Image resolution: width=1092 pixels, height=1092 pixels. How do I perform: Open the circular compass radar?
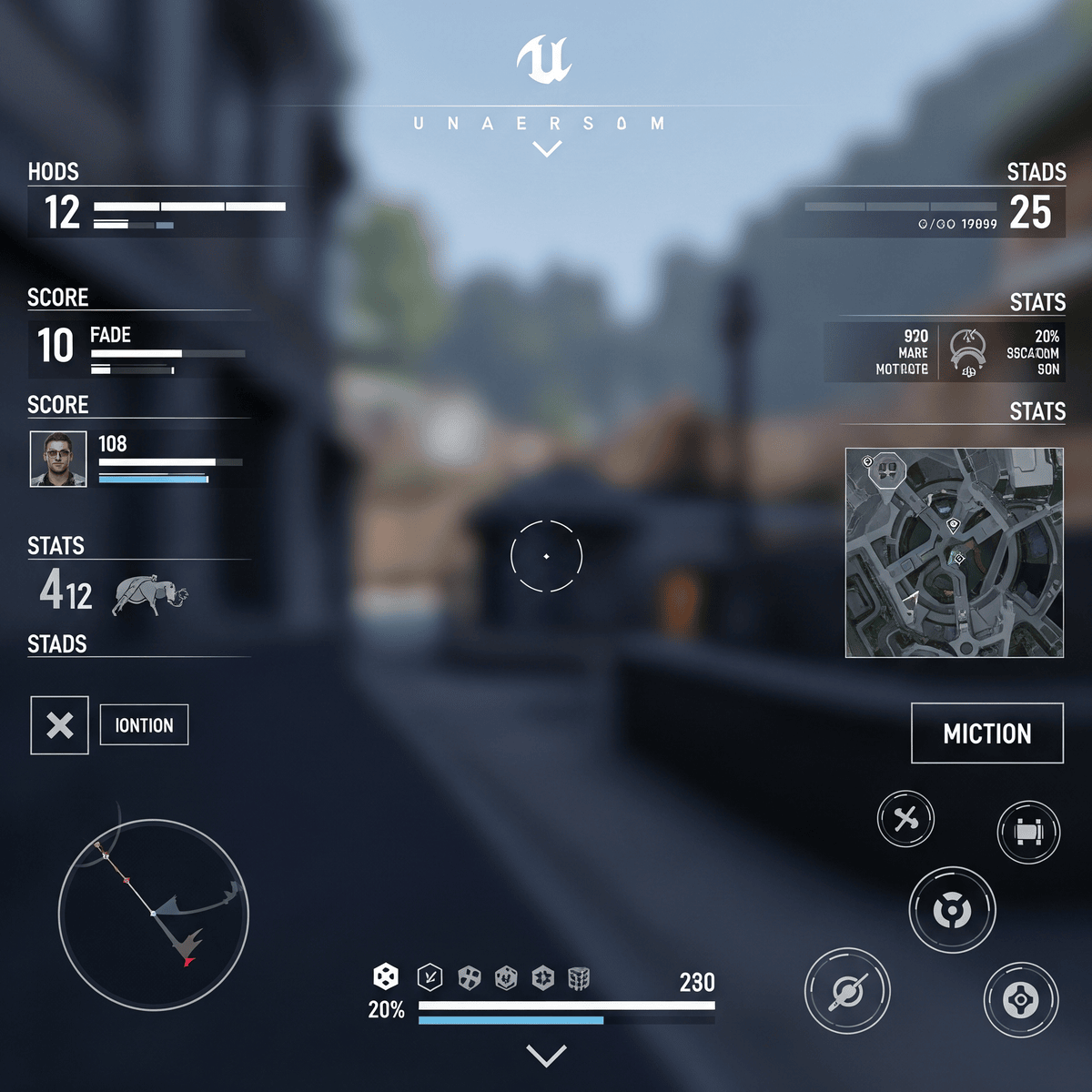(x=154, y=915)
